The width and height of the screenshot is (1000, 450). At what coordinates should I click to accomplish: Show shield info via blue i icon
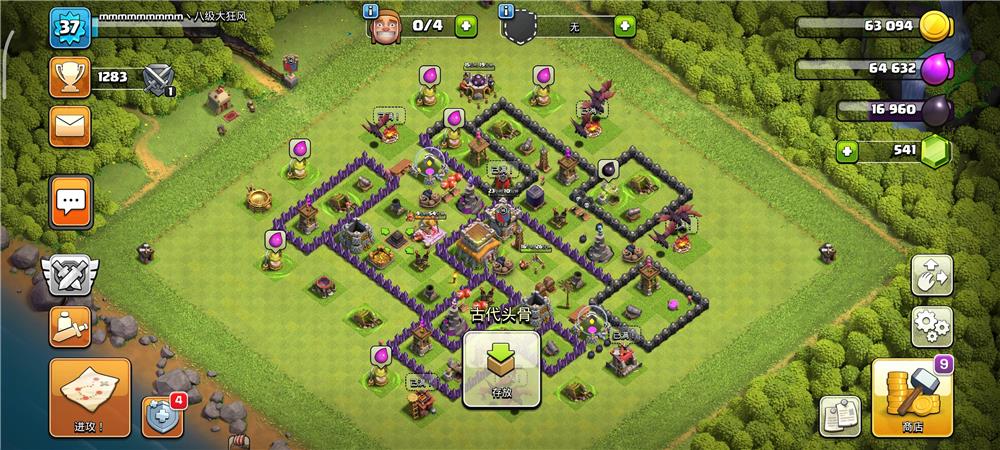point(507,11)
